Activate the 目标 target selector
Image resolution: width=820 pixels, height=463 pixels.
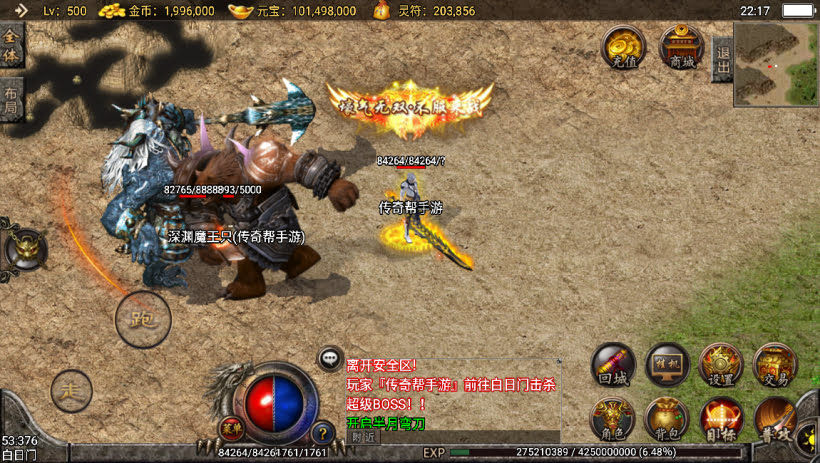720,418
